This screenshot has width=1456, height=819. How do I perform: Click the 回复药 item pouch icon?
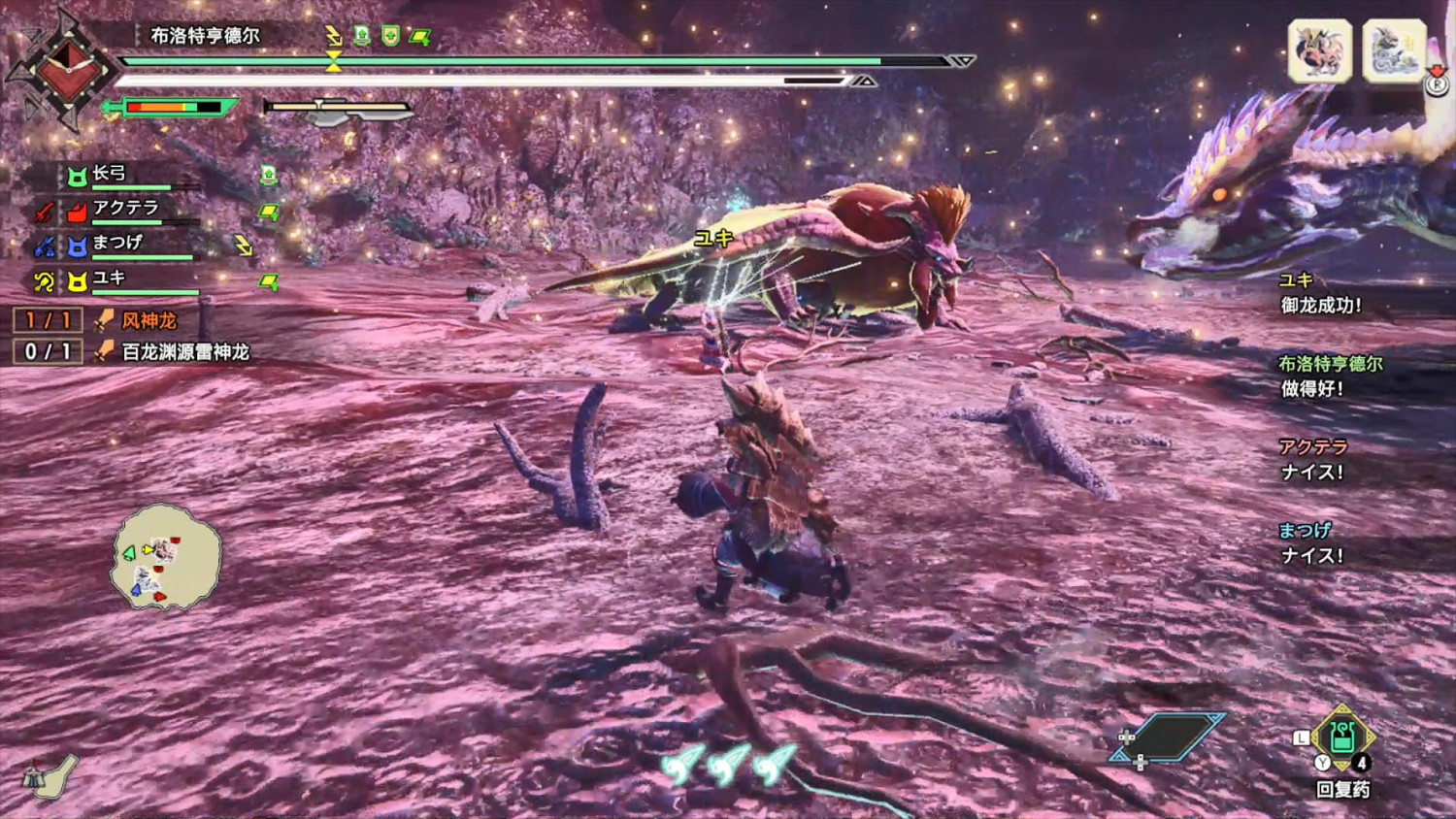pos(1342,743)
